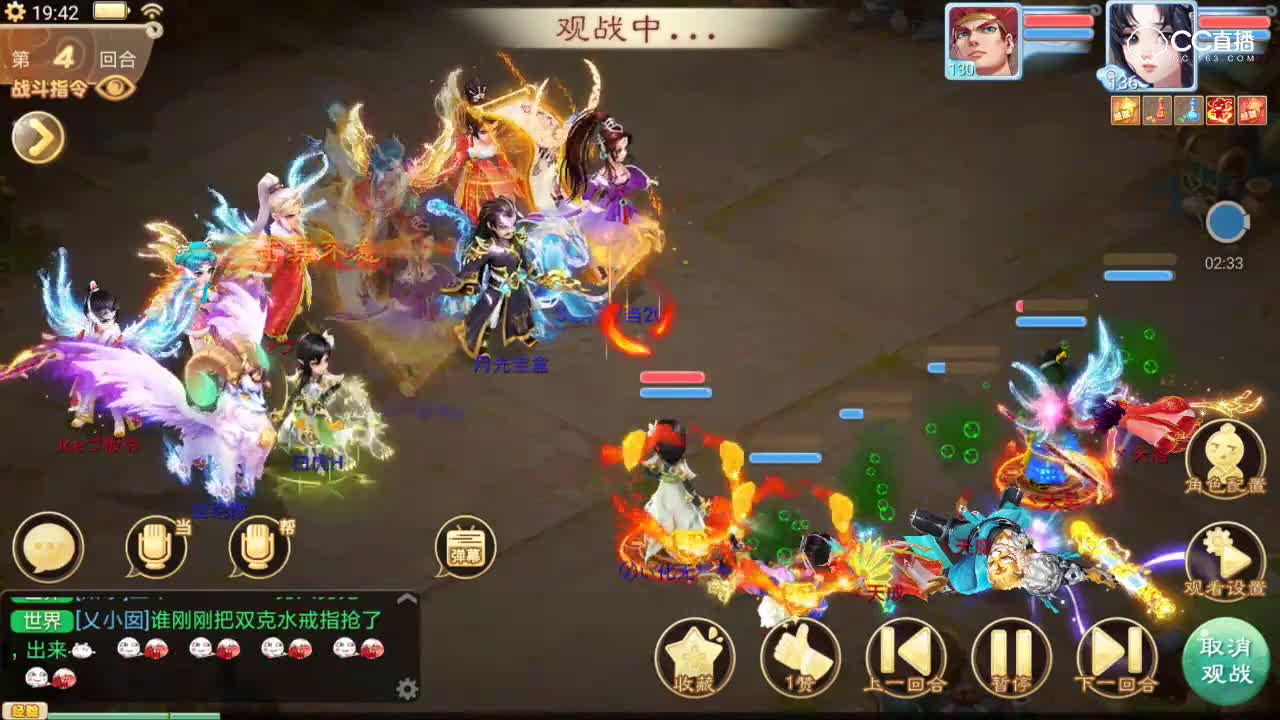Click the 当 voice channel microphone icon
1280x720 pixels.
tap(155, 545)
